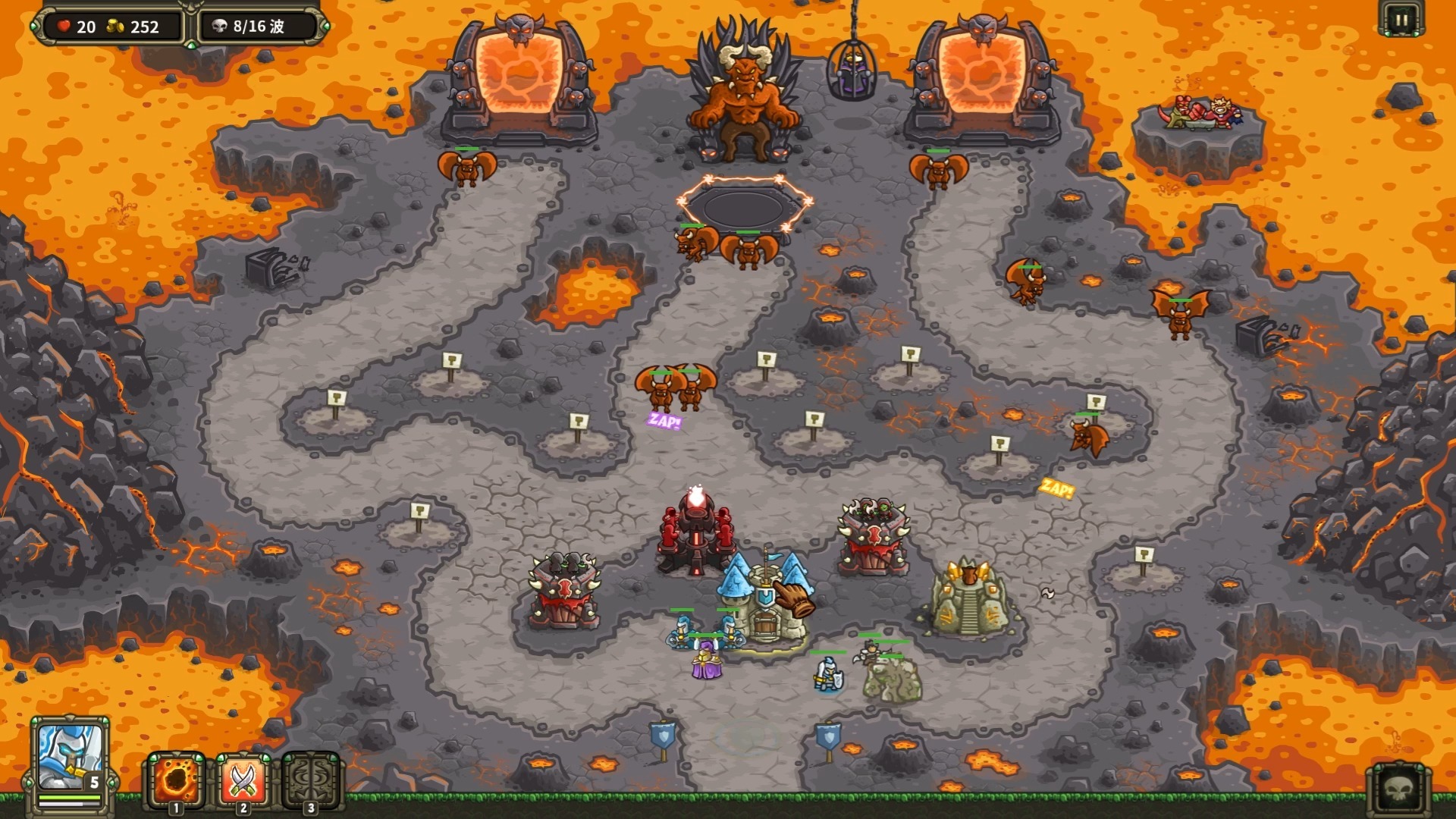Click the greyed-out third spell slot
The image size is (1456, 819).
pyautogui.click(x=310, y=779)
